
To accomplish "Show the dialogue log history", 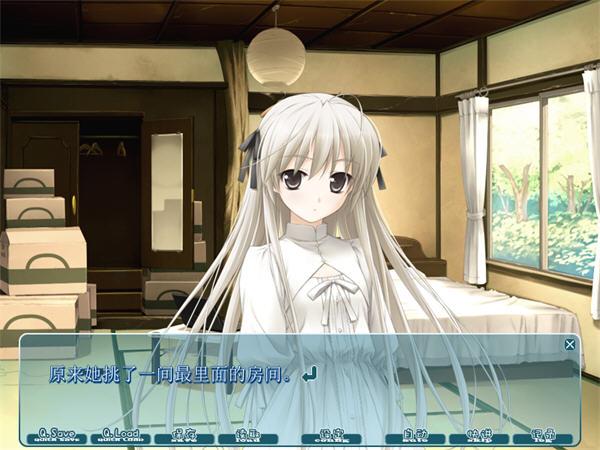I will 542,435.
